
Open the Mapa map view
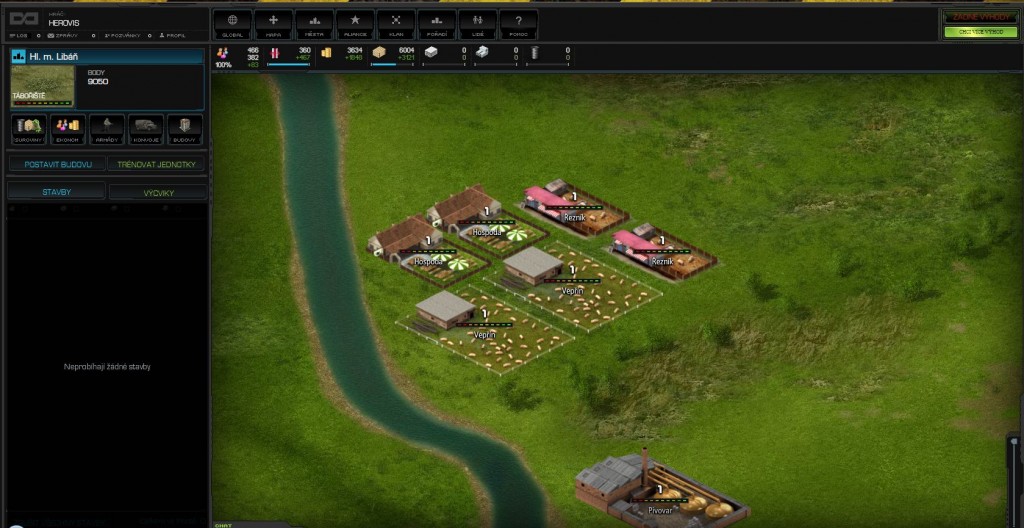tap(274, 23)
